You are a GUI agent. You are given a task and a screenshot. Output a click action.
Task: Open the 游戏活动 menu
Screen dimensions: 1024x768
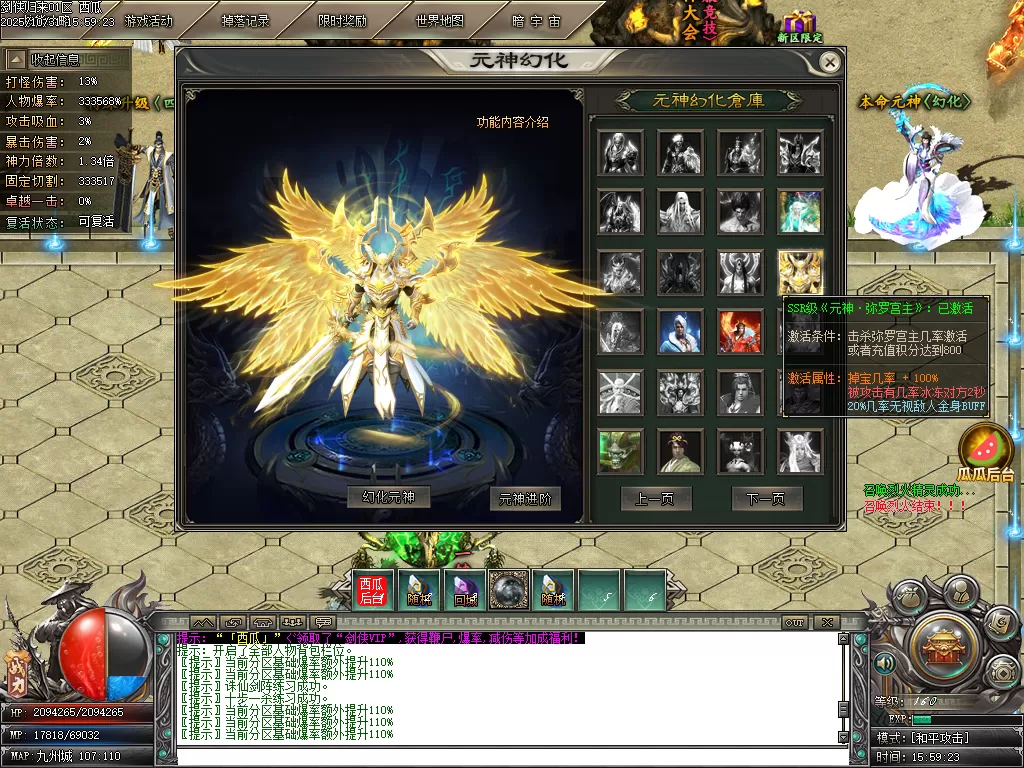[x=148, y=20]
